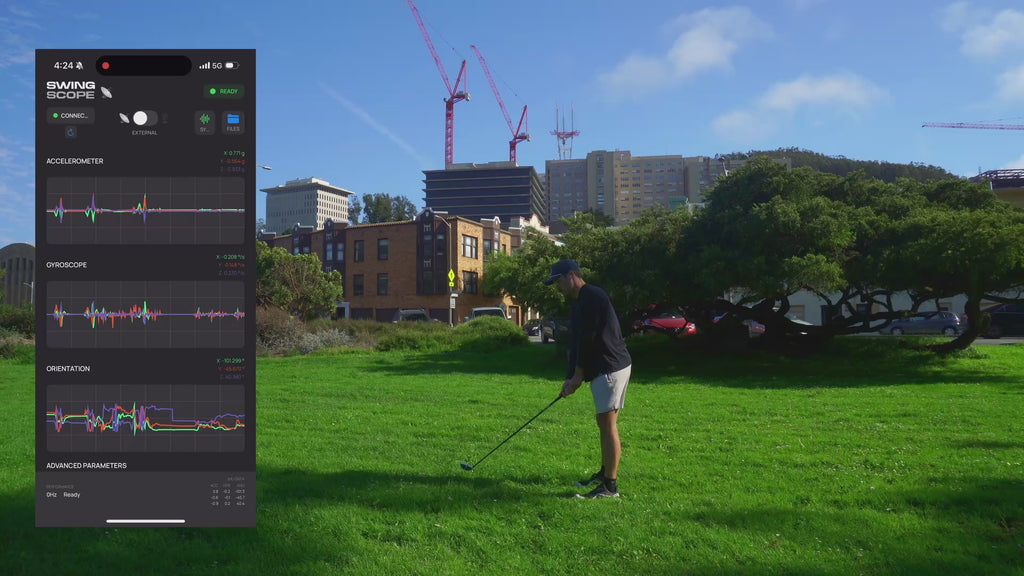Image resolution: width=1024 pixels, height=576 pixels.
Task: Select the Orientation graph
Action: tap(145, 418)
